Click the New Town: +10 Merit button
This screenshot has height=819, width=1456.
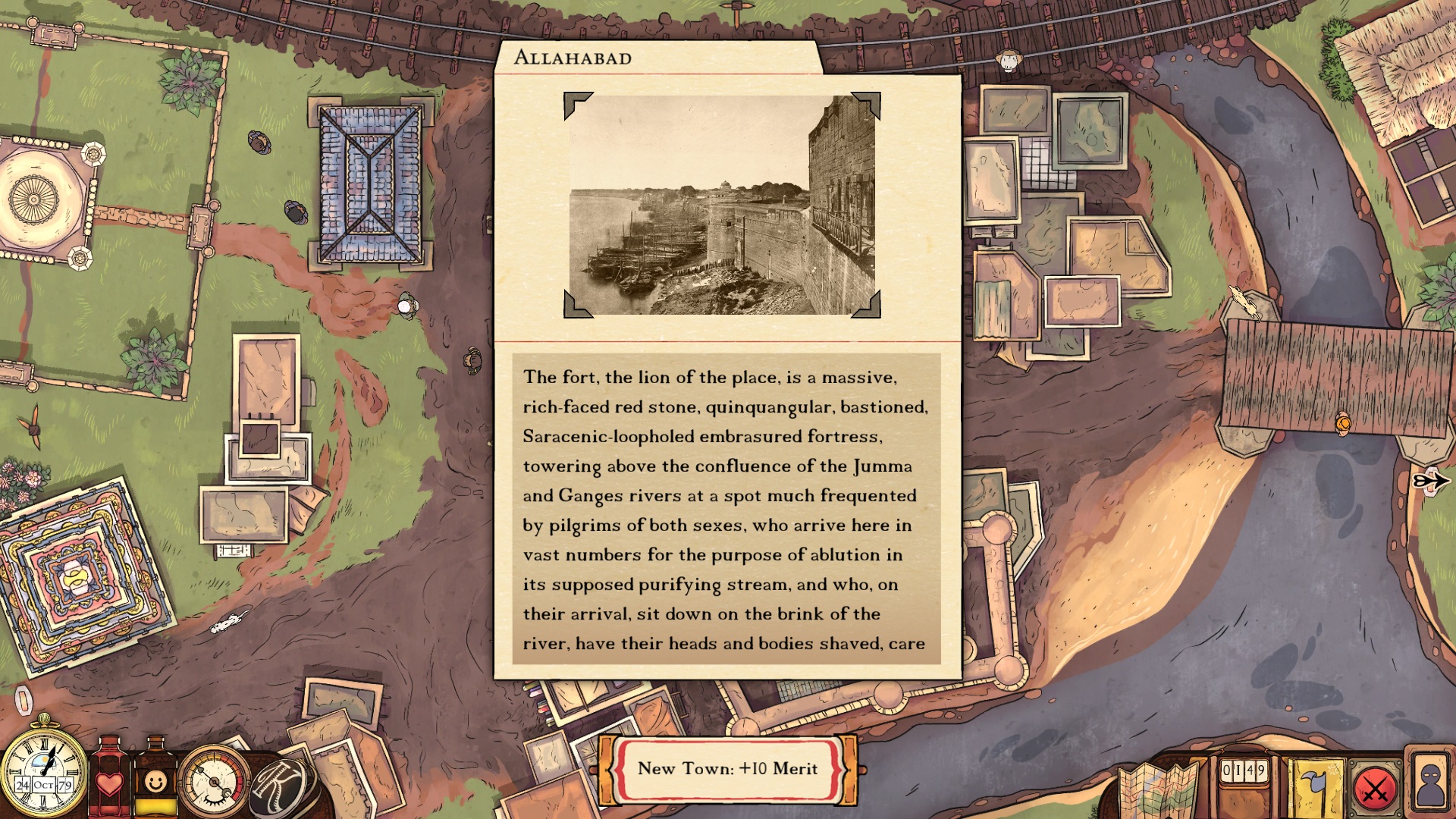[x=726, y=769]
